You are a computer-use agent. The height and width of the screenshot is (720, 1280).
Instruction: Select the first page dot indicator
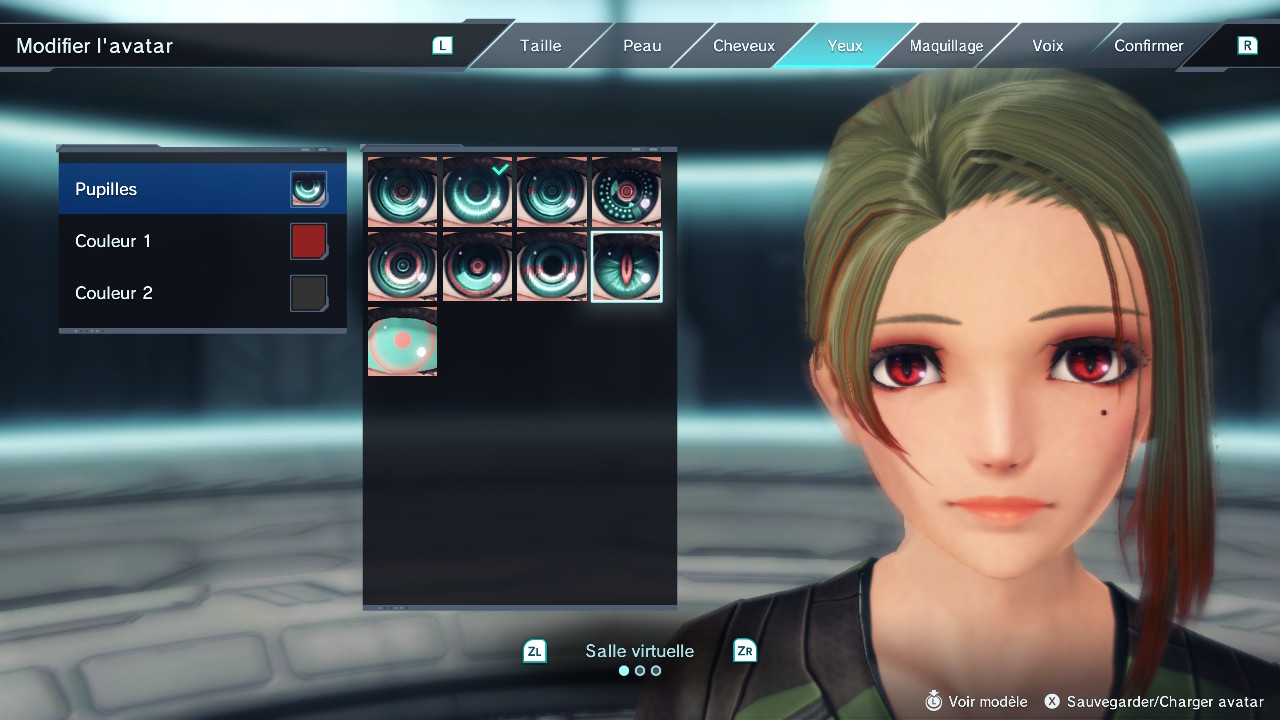[623, 670]
